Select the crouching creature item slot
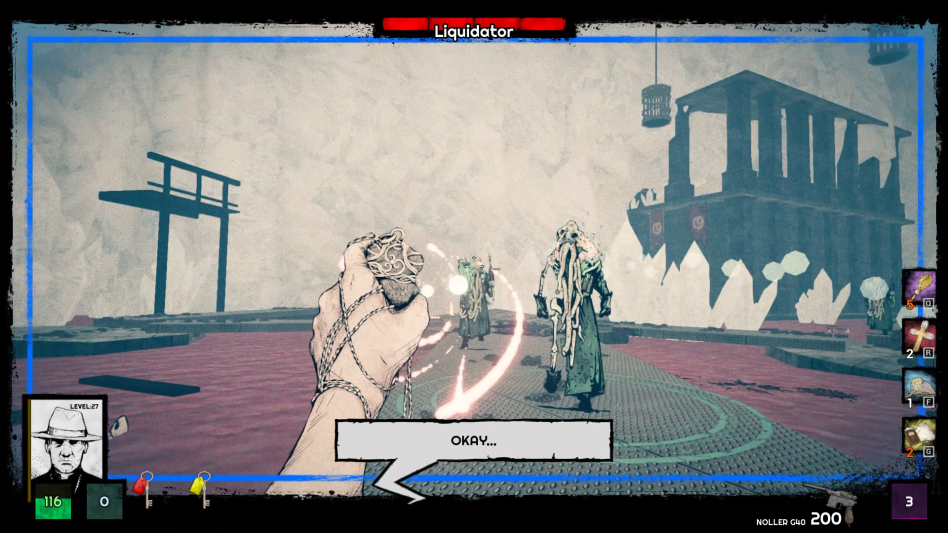The image size is (948, 533). (918, 386)
